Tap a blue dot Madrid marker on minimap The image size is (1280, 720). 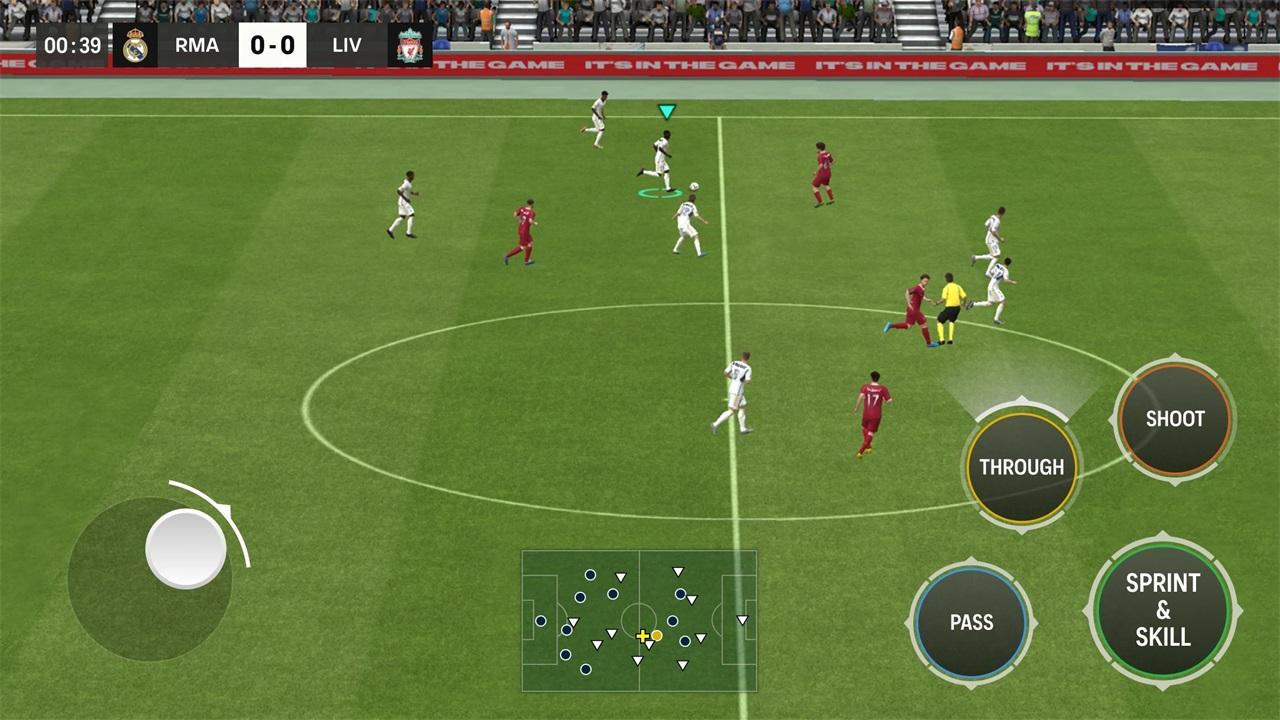(x=590, y=575)
